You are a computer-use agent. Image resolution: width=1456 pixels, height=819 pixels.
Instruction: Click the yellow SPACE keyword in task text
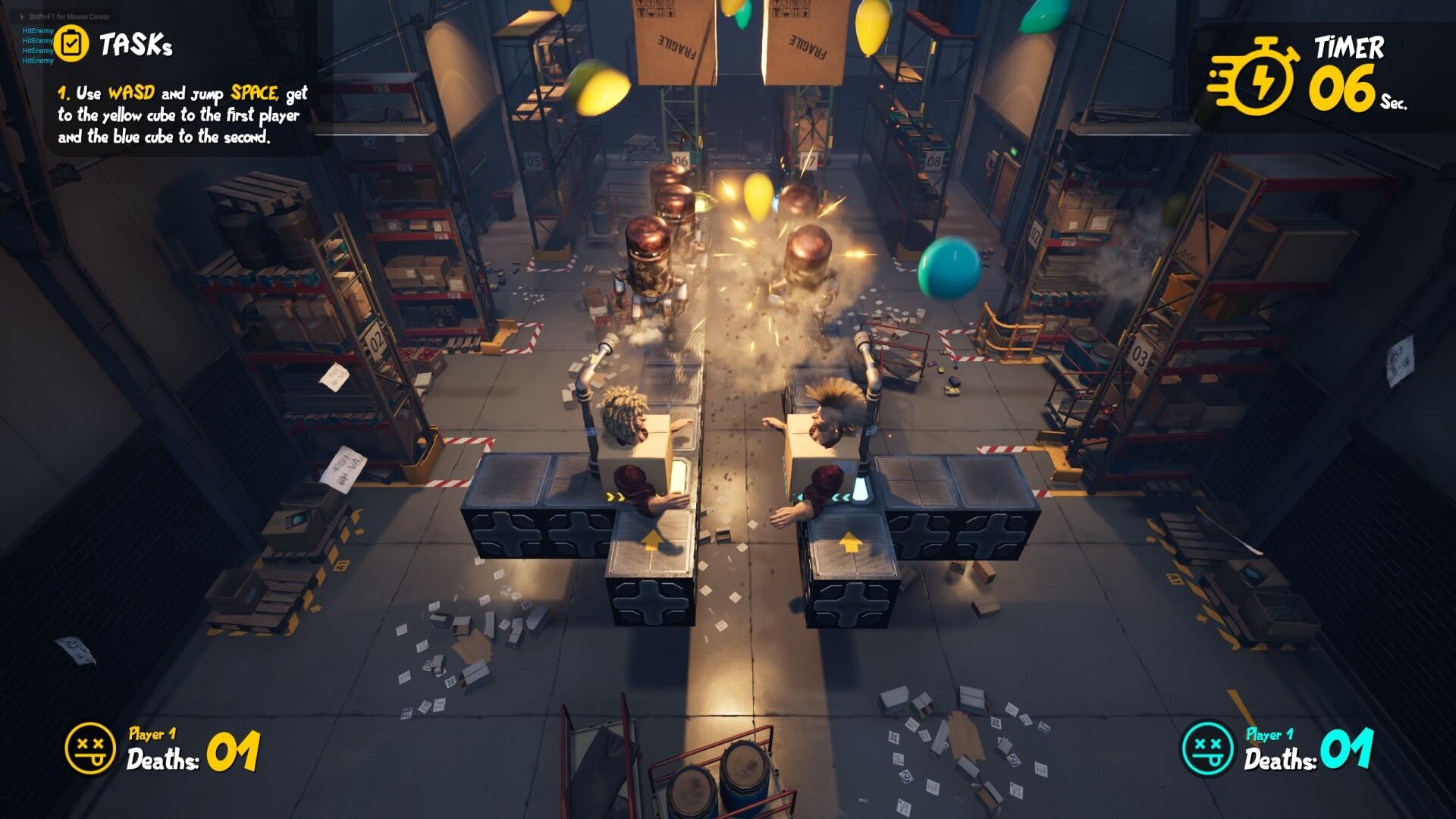pos(254,95)
